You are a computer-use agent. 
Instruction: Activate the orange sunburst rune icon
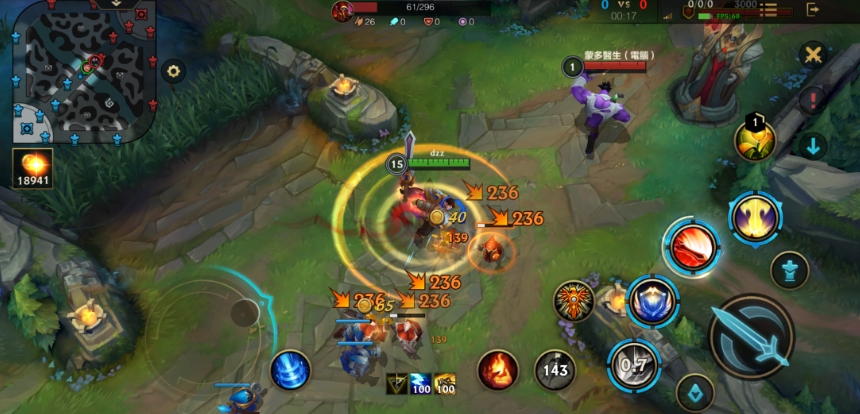pos(575,301)
